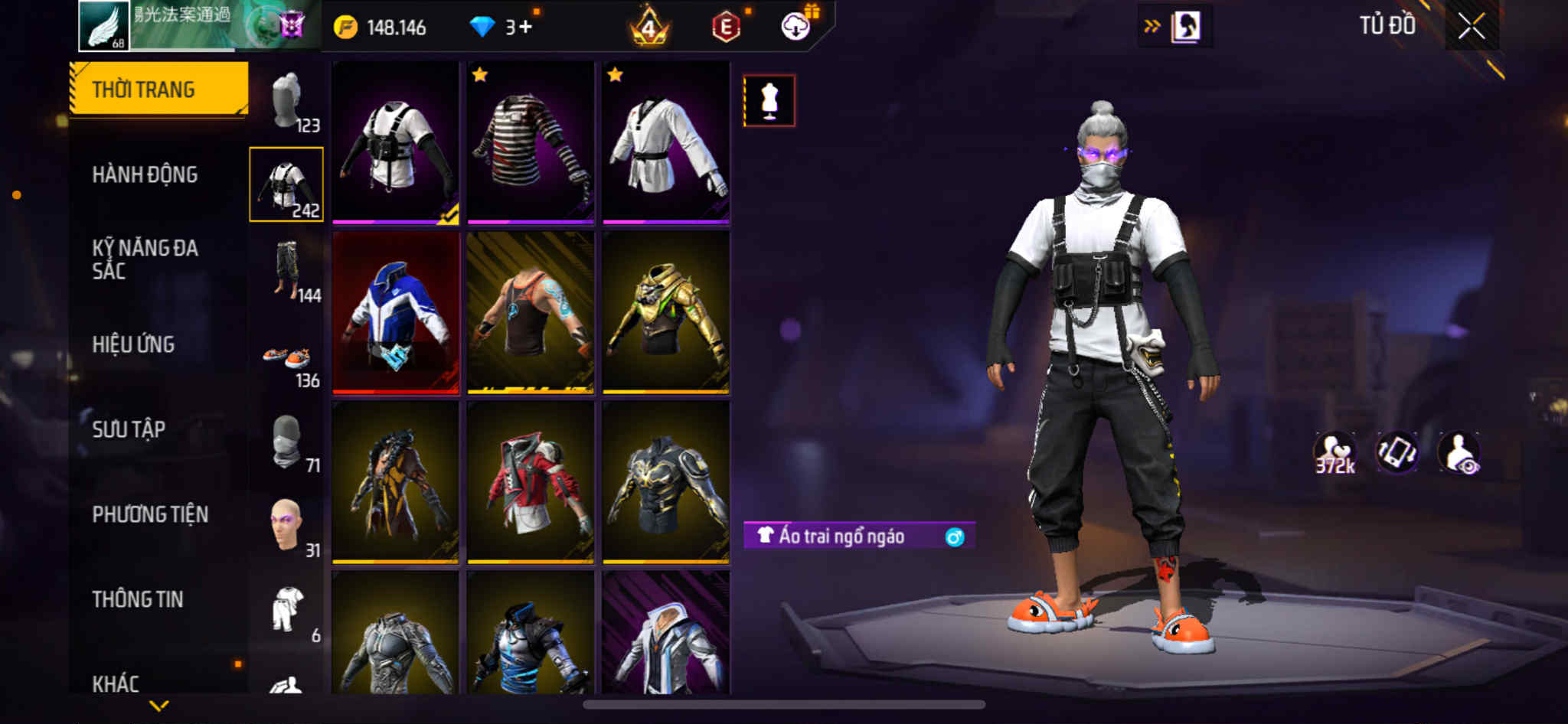
Task: Switch to KỸ NĂNG ĐA SẮC
Action: click(145, 259)
